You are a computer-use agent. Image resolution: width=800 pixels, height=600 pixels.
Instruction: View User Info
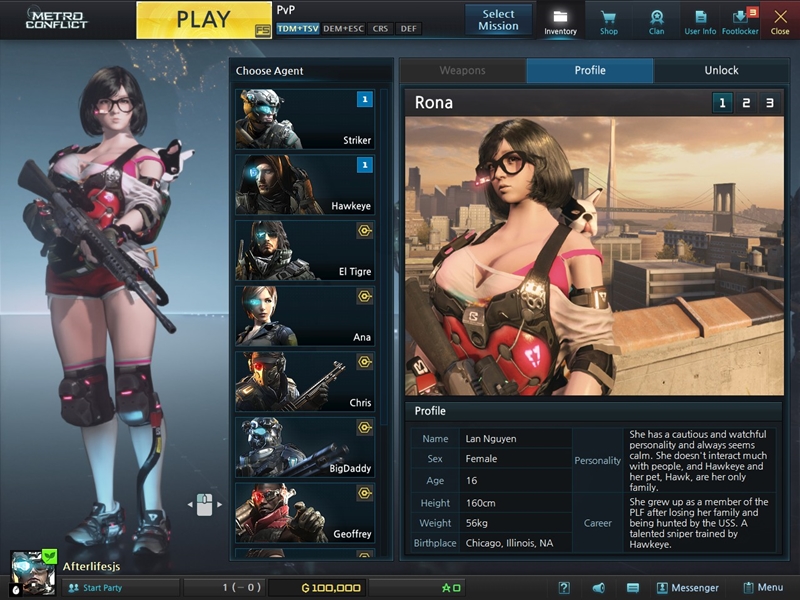tap(700, 21)
